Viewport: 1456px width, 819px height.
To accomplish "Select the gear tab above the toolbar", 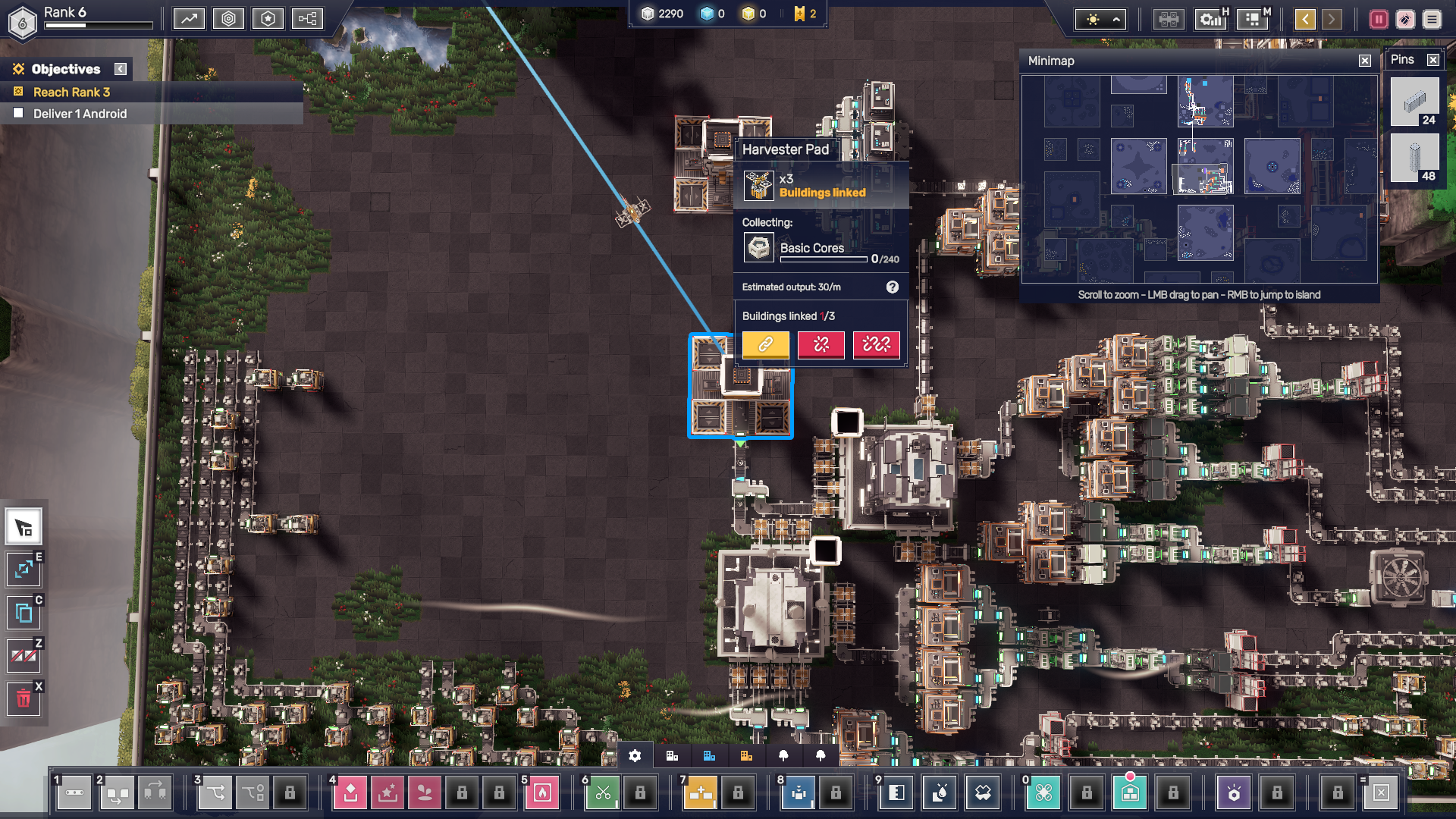I will point(635,756).
